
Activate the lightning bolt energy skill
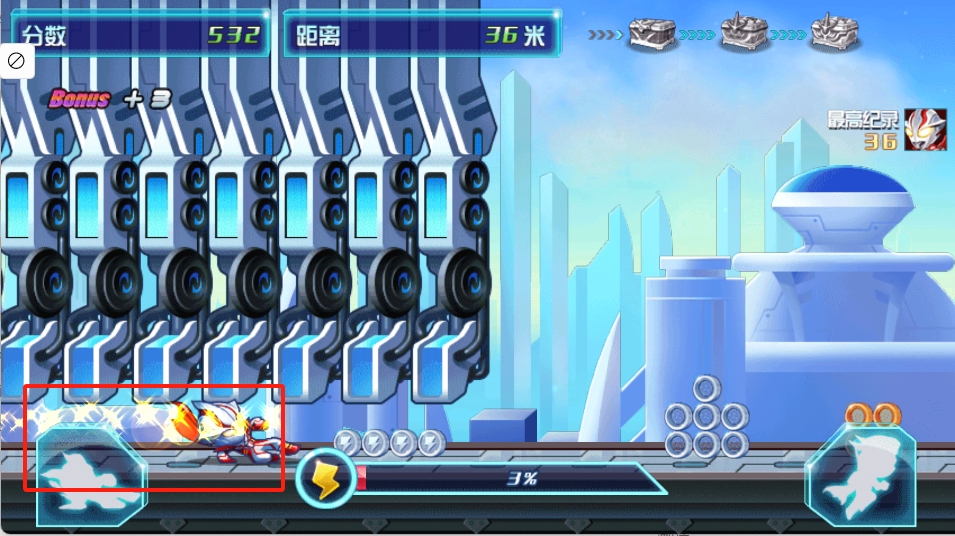pos(326,478)
